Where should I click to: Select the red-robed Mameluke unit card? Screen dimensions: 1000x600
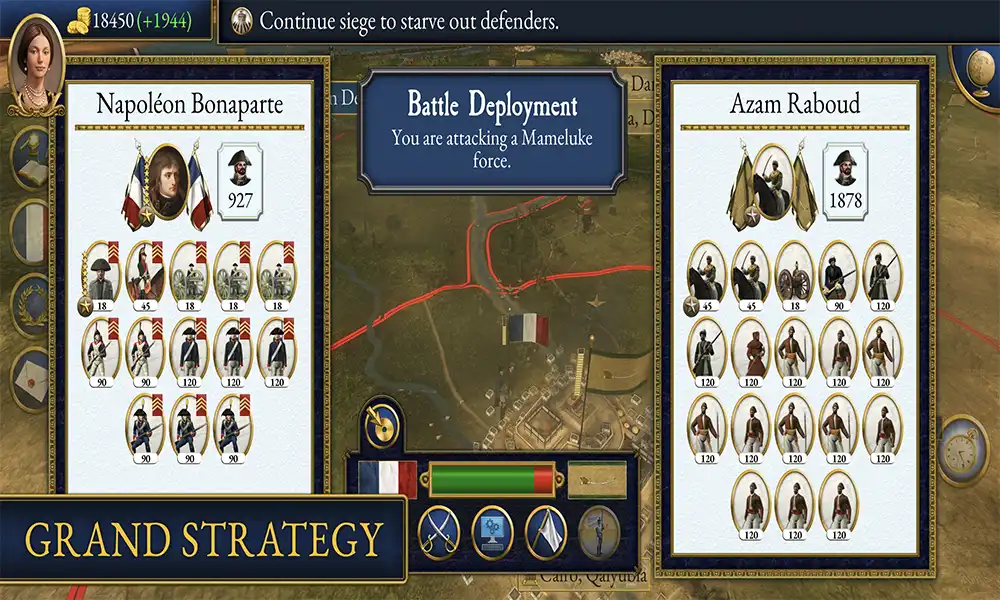click(750, 350)
